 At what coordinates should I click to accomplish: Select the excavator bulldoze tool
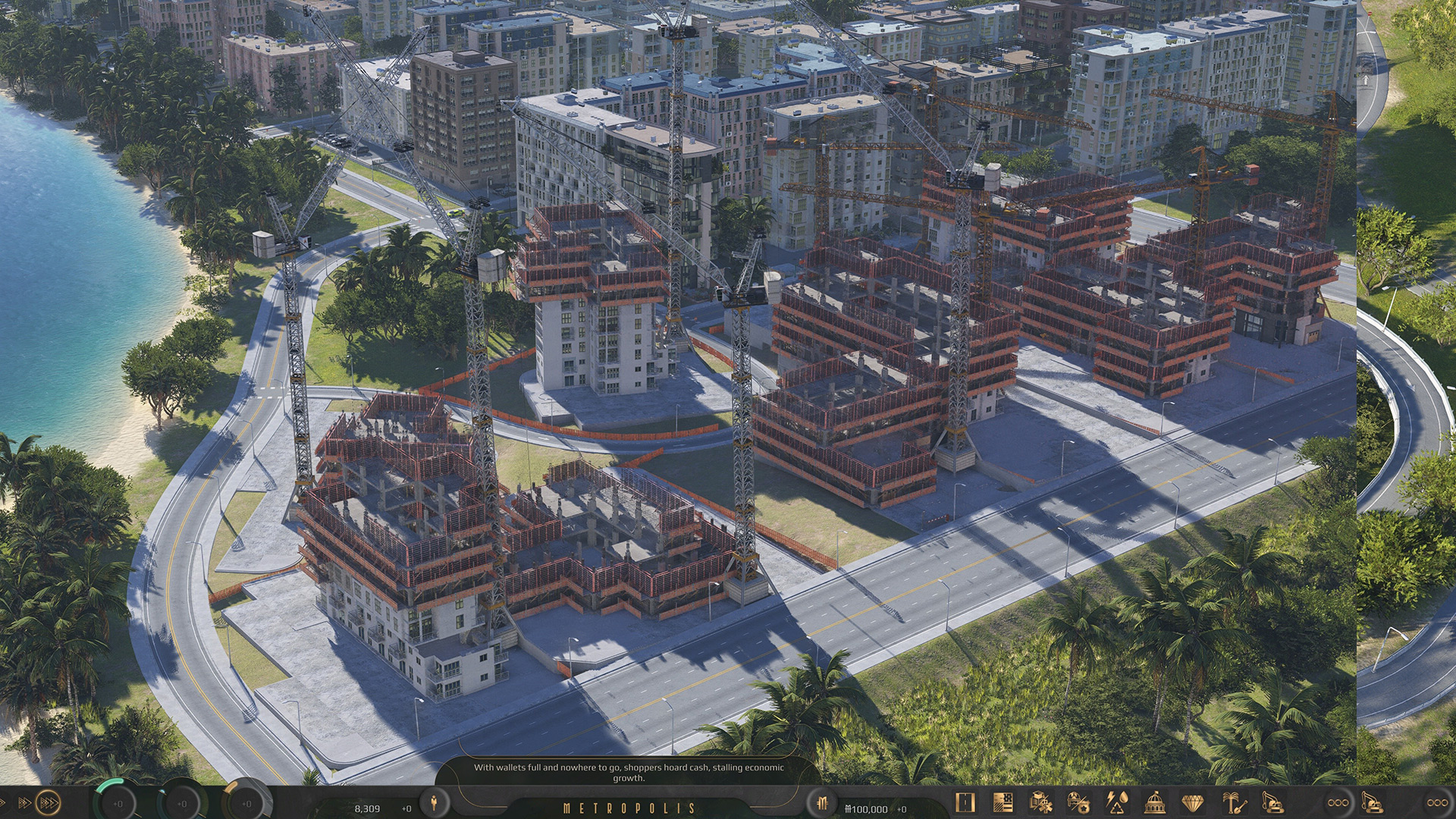[1272, 802]
